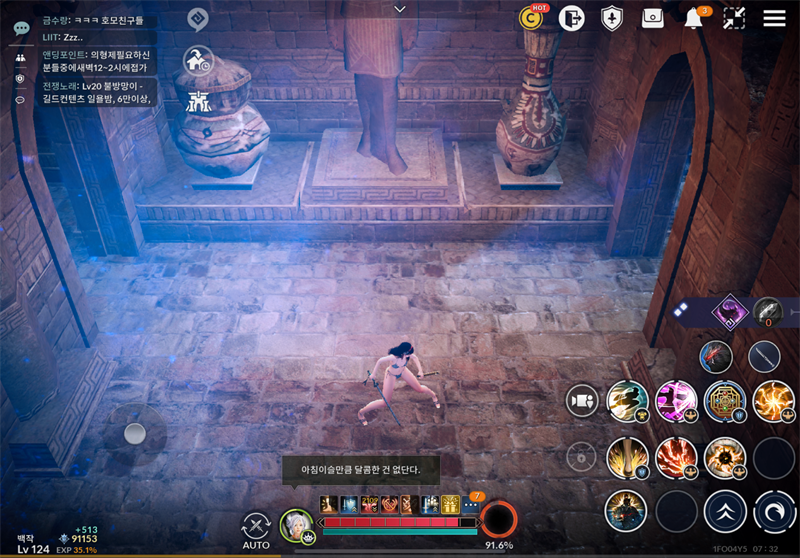Use the orange swirling fire skill
The width and height of the screenshot is (800, 558).
coord(772,400)
